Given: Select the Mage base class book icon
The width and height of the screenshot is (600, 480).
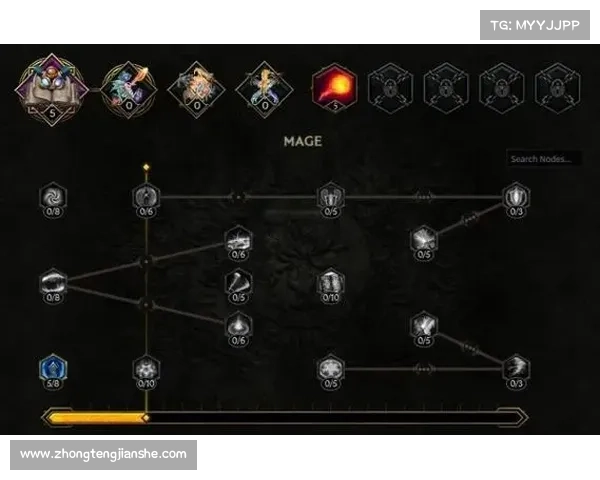Looking at the screenshot, I should [x=51, y=85].
